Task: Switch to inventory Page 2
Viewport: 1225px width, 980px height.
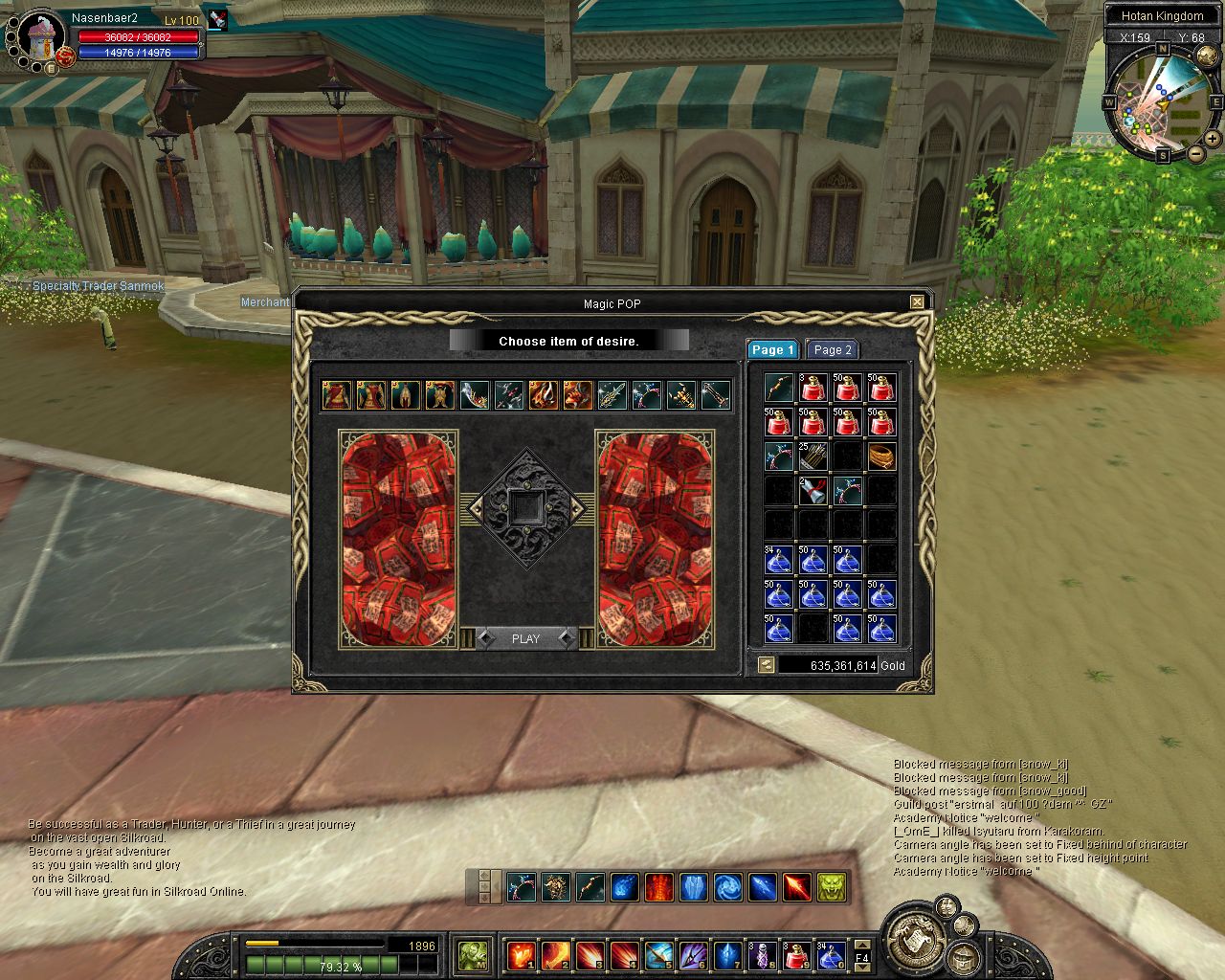Action: 832,350
